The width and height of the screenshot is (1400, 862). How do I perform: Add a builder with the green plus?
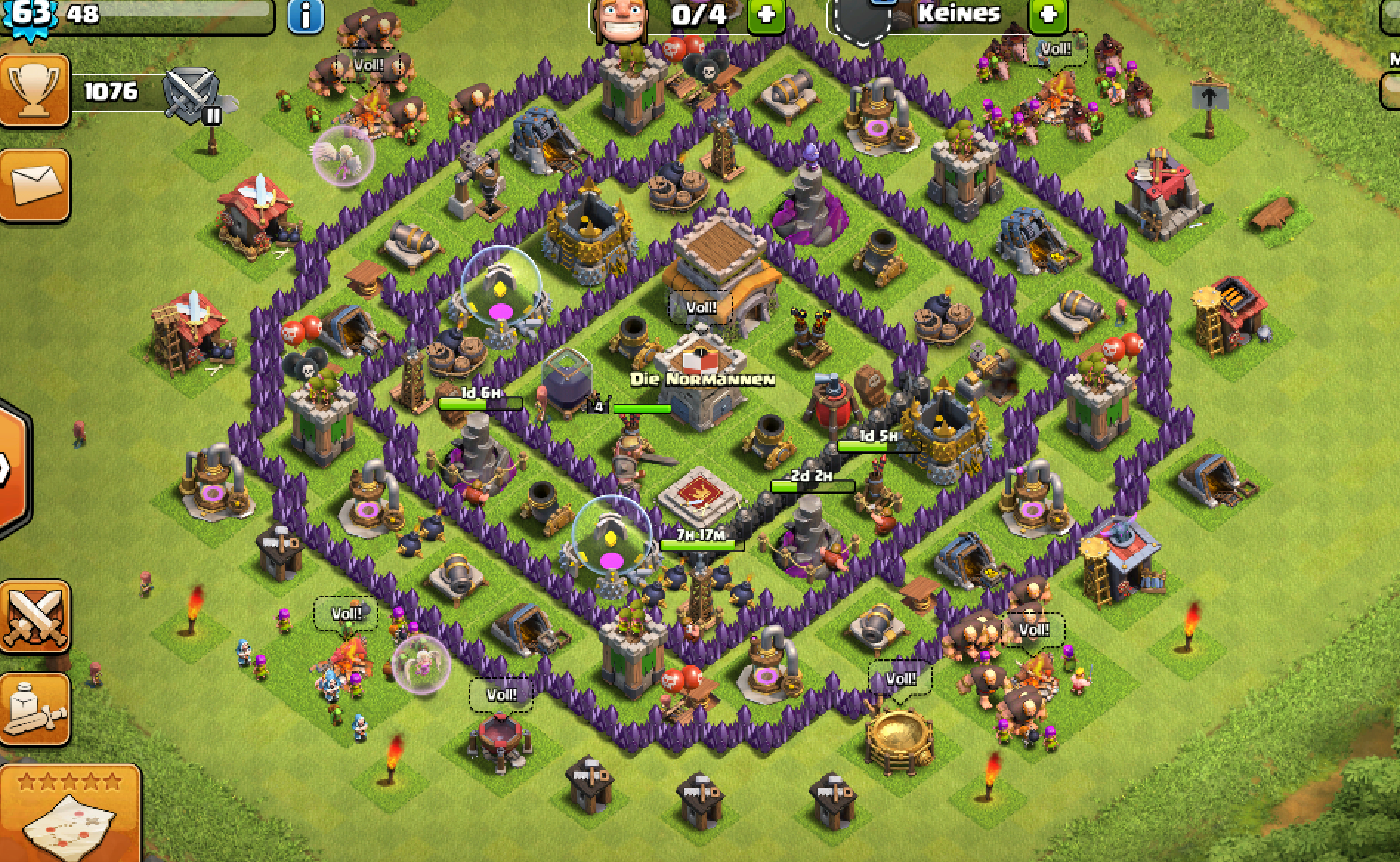(766, 15)
